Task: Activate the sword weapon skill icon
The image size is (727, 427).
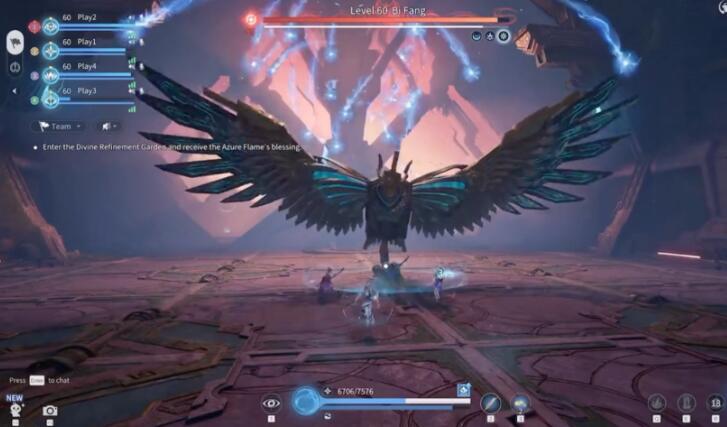Action: click(490, 403)
